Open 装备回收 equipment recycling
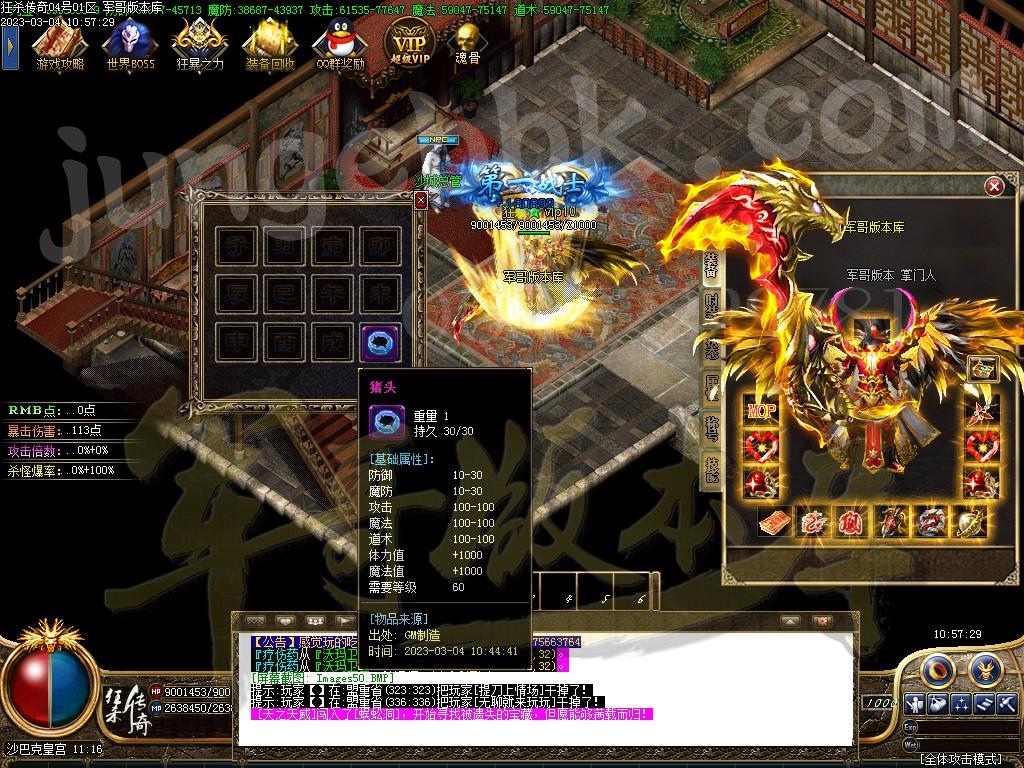 click(x=268, y=43)
